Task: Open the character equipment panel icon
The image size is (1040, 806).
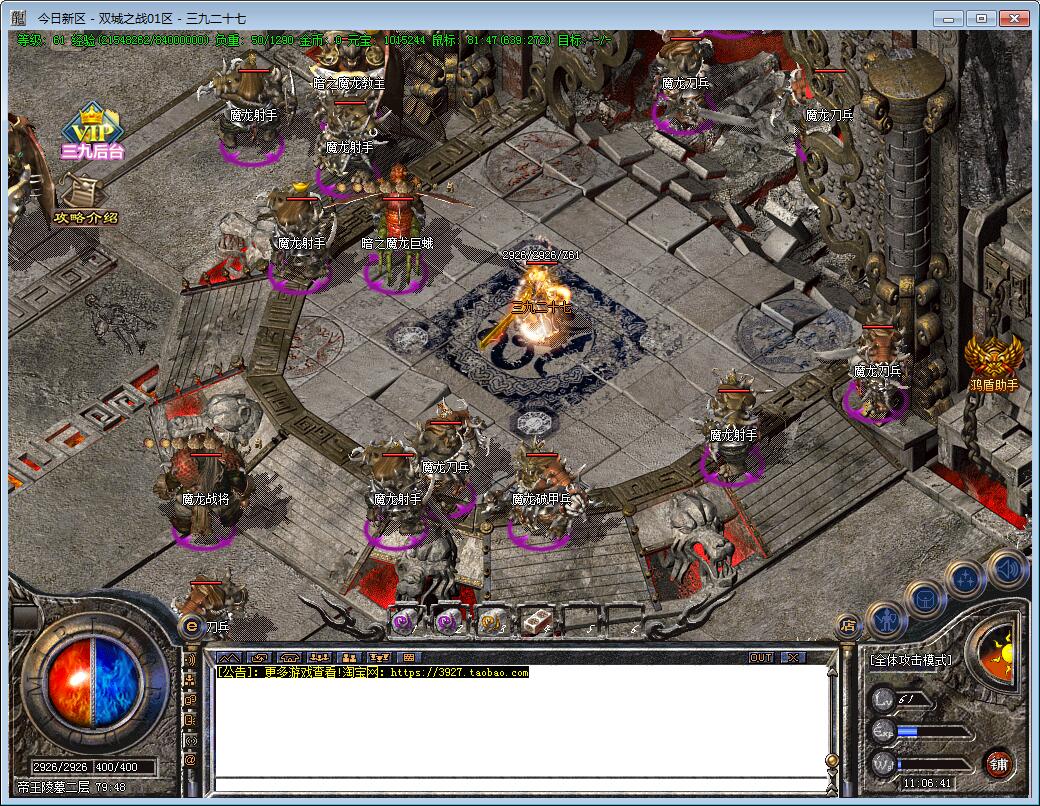Action: [885, 620]
